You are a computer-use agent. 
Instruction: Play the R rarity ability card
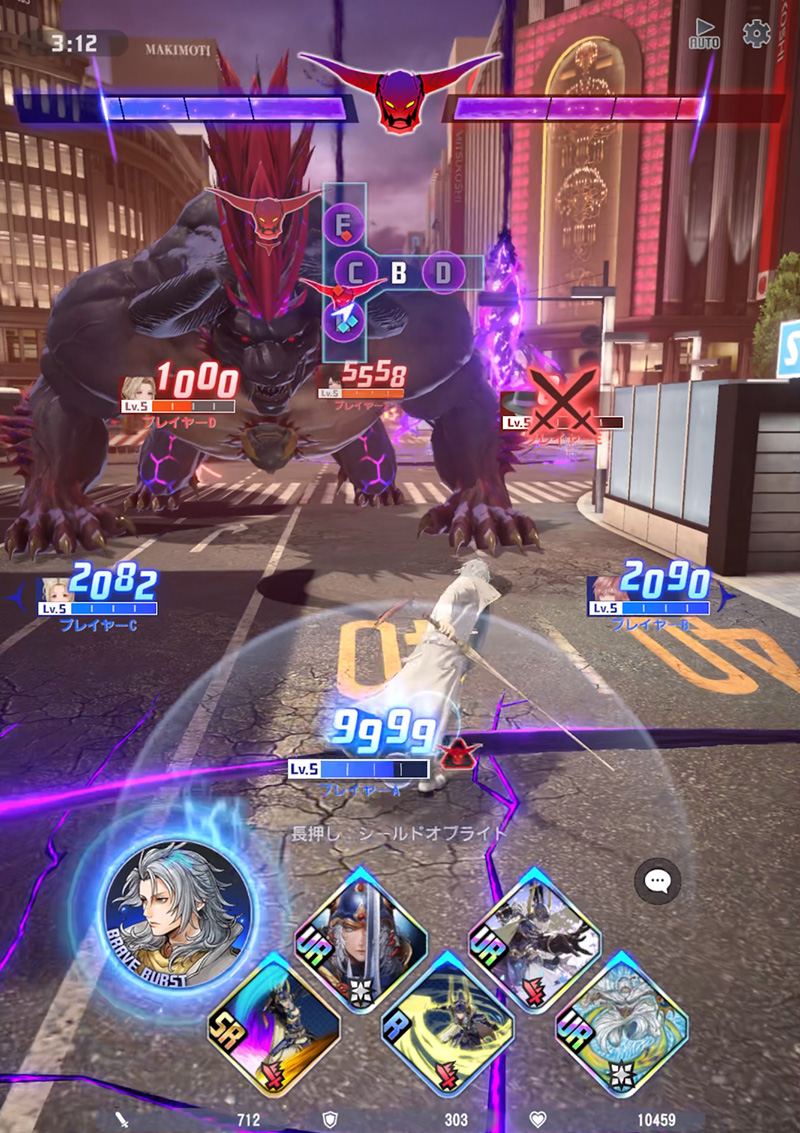(x=447, y=1021)
